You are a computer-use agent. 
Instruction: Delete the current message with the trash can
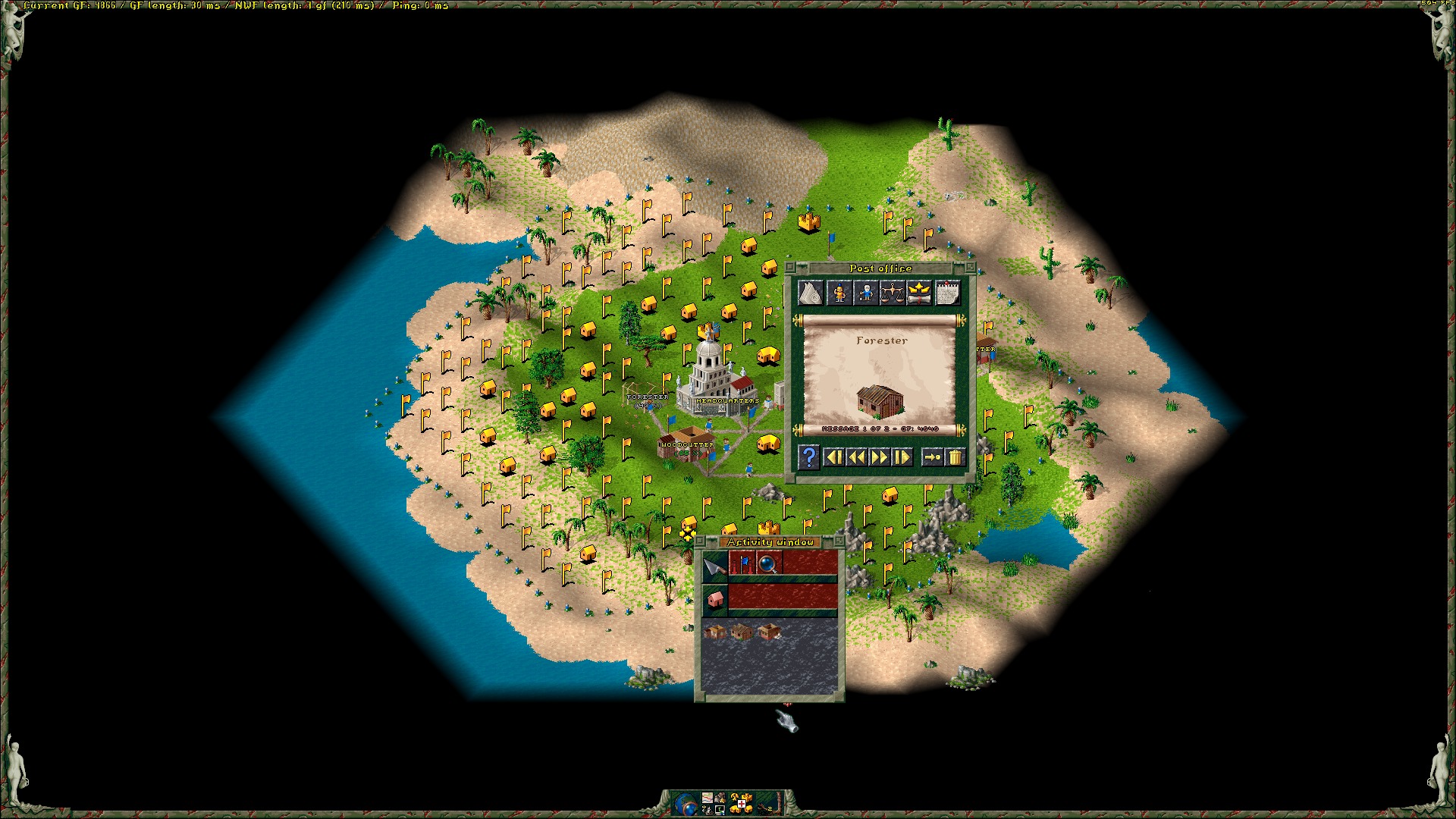(955, 457)
